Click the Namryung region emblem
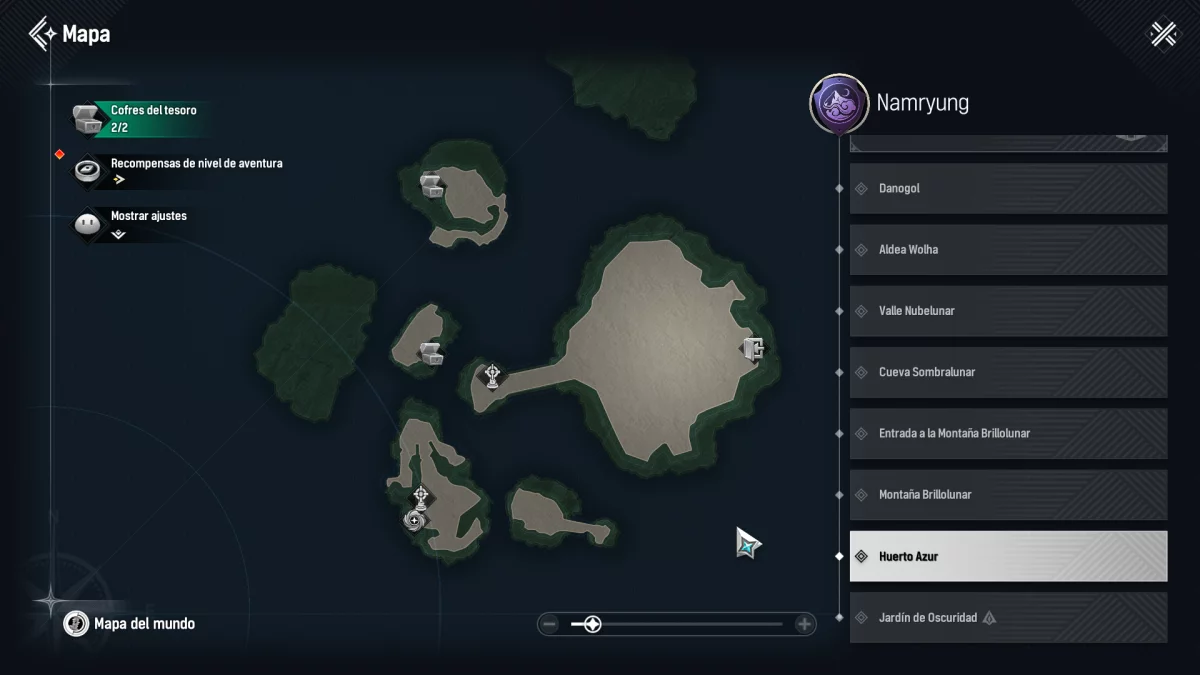The width and height of the screenshot is (1200, 675). click(838, 104)
